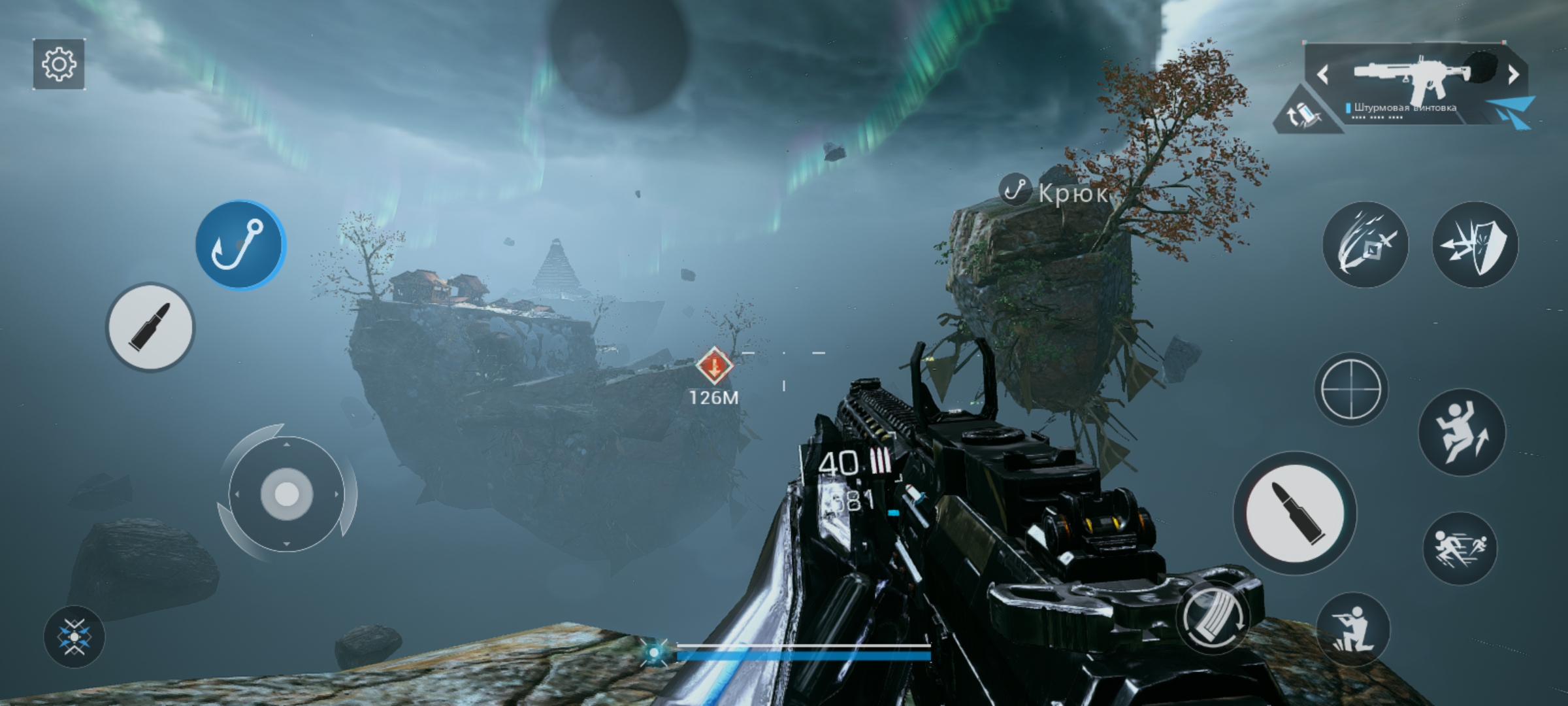Viewport: 1568px width, 706px height.
Task: Activate the grappling hook ability
Action: 240,245
